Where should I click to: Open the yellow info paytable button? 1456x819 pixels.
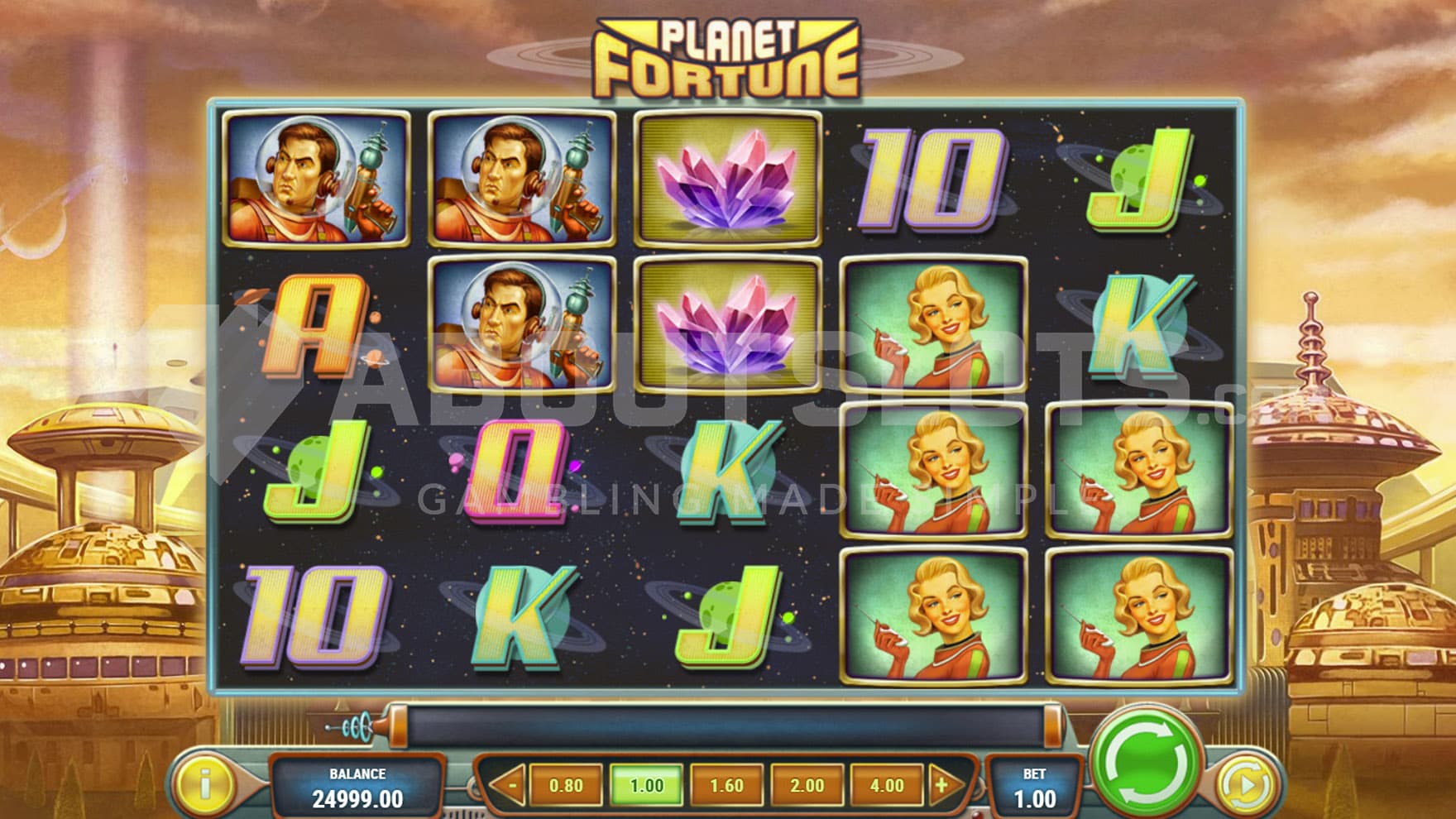click(x=204, y=783)
